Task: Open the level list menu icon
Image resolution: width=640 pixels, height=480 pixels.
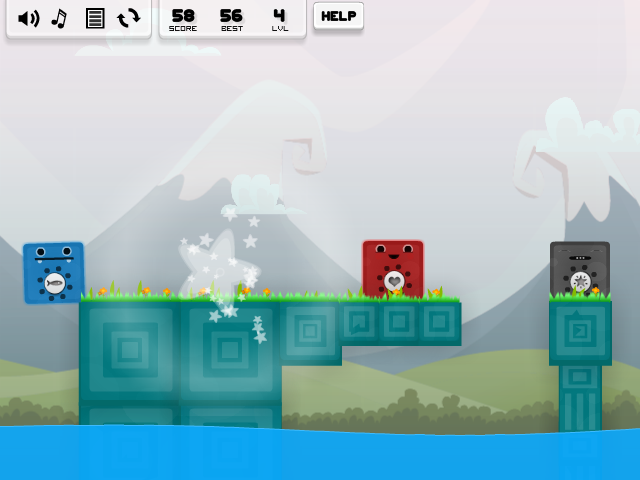Action: [x=95, y=18]
